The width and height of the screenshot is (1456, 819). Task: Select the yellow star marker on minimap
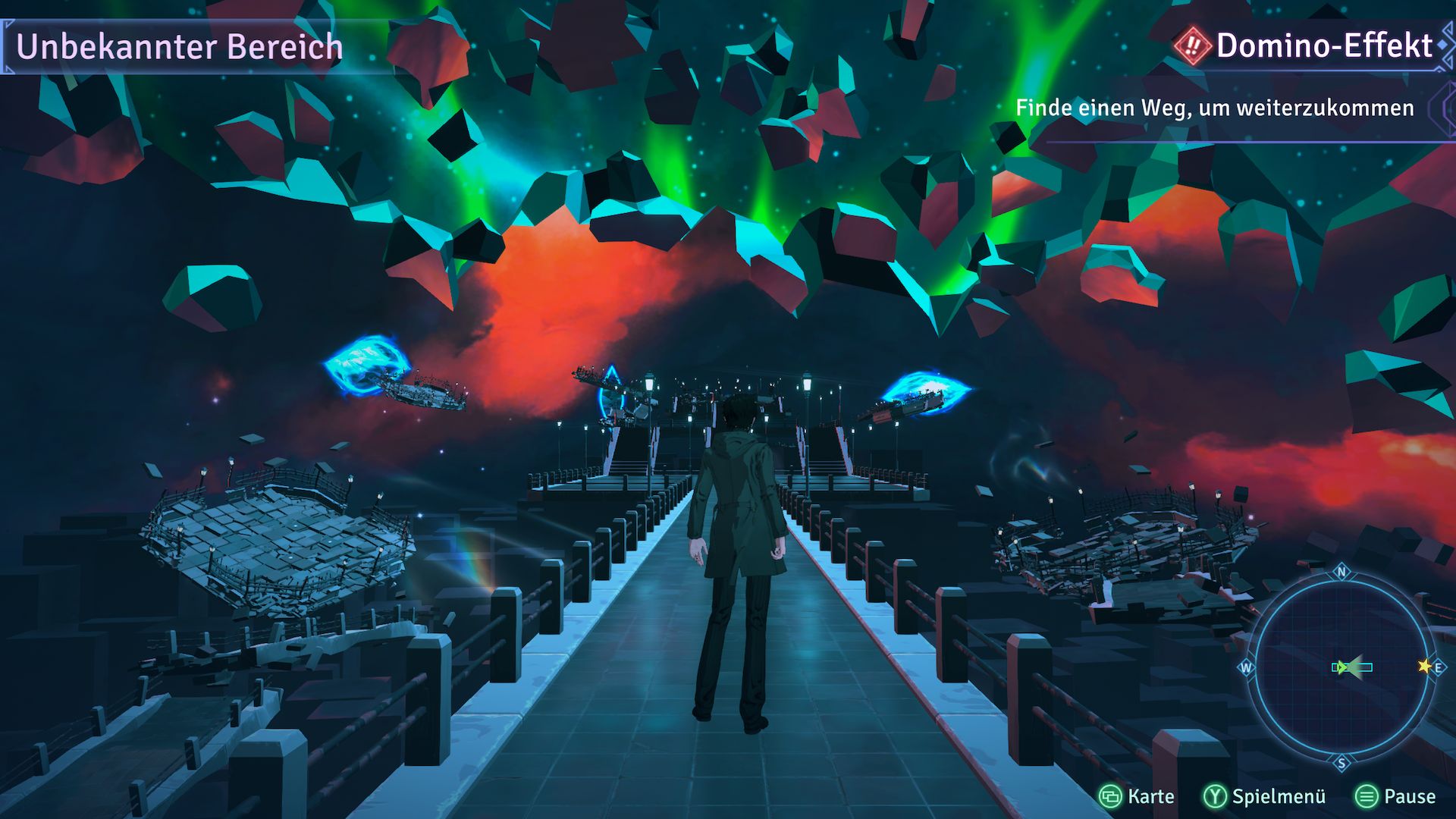point(1424,667)
